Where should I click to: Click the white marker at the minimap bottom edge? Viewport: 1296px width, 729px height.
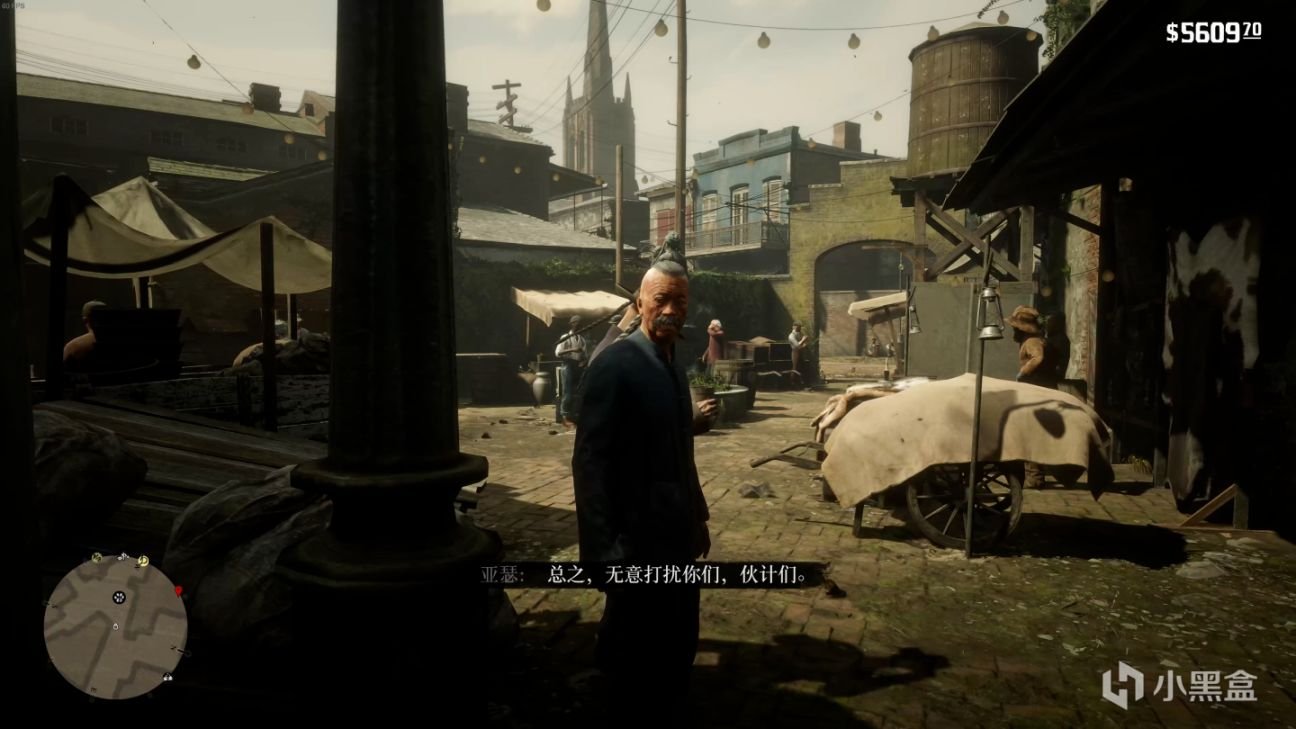92,690
